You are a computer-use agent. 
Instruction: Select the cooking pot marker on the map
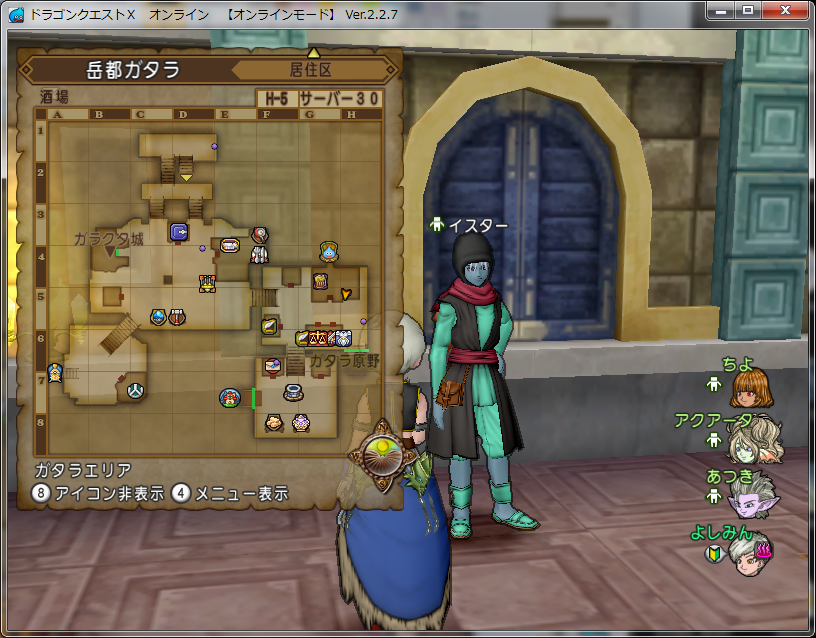[293, 391]
